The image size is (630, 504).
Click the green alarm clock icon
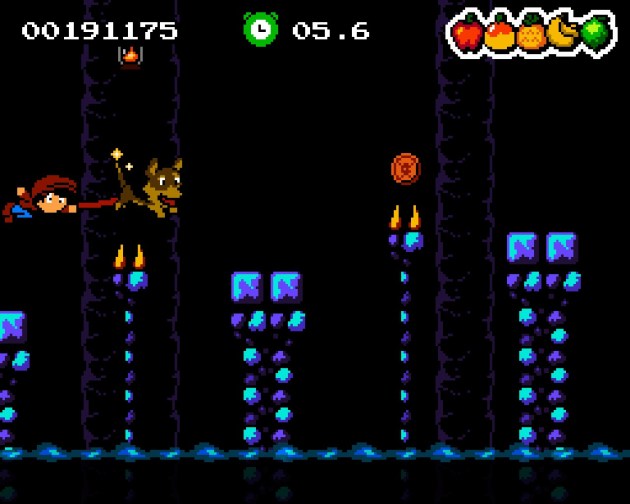point(260,29)
